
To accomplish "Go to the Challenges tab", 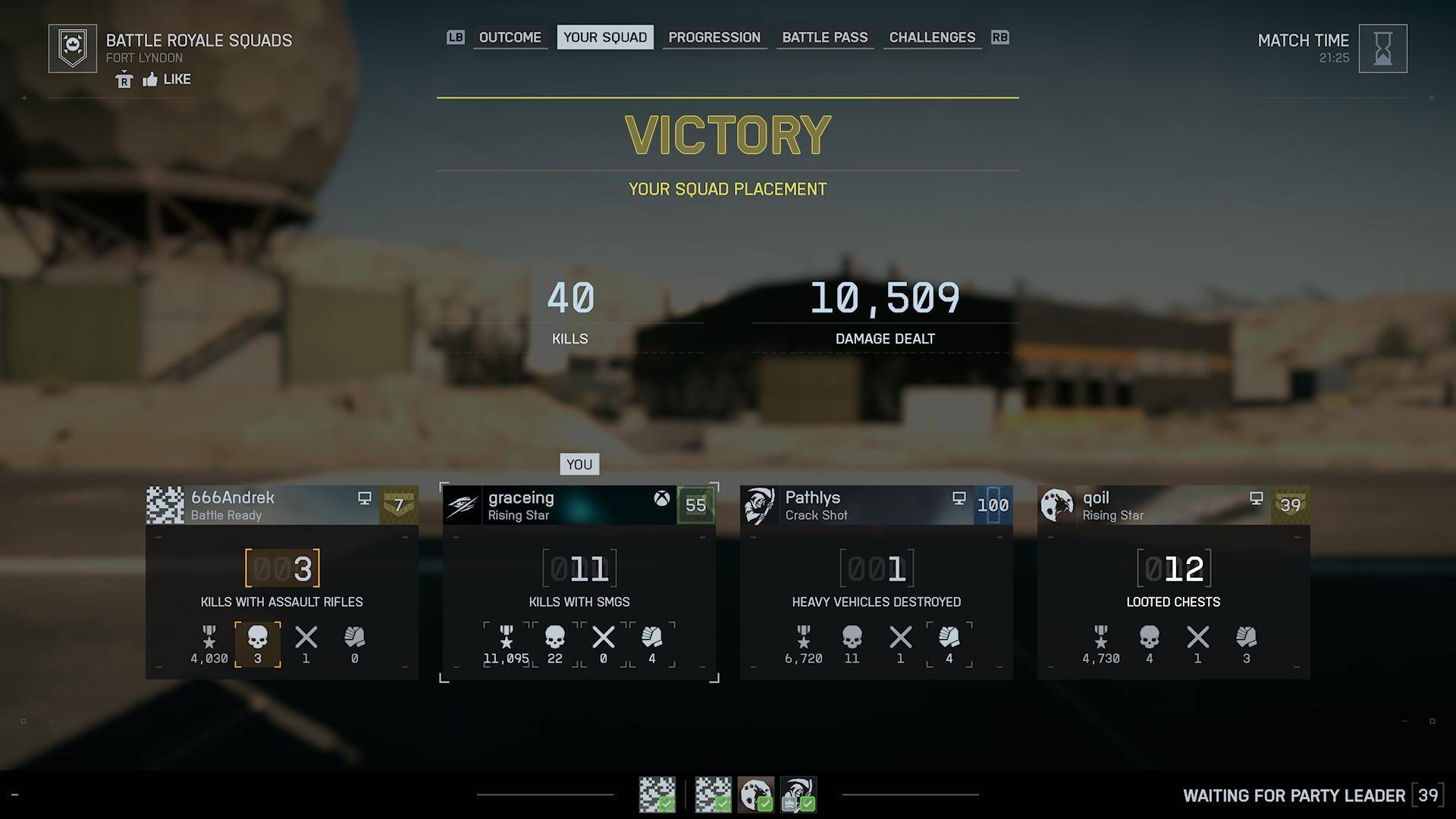I will point(931,37).
